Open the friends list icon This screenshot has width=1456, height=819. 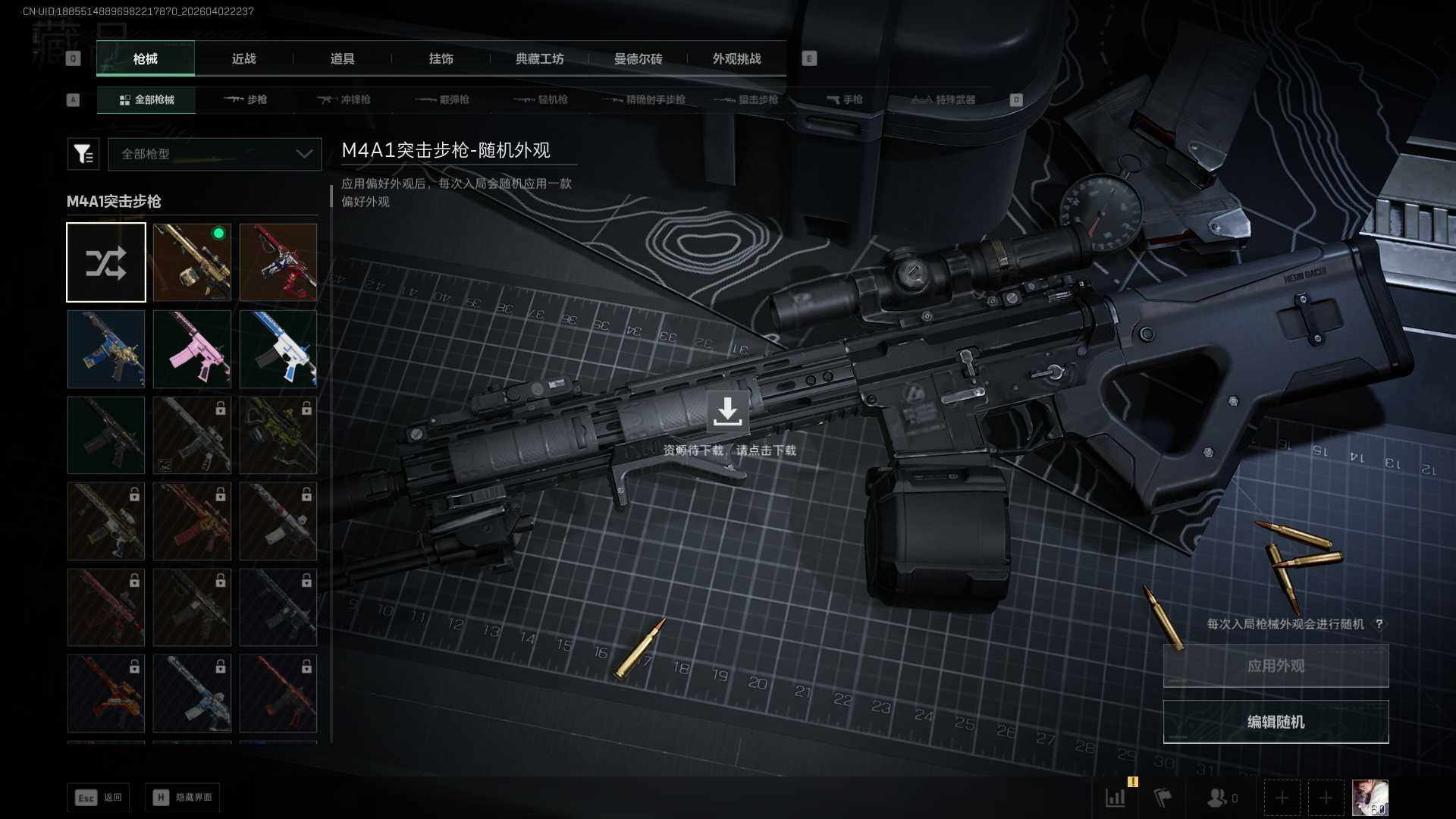pos(1220,798)
